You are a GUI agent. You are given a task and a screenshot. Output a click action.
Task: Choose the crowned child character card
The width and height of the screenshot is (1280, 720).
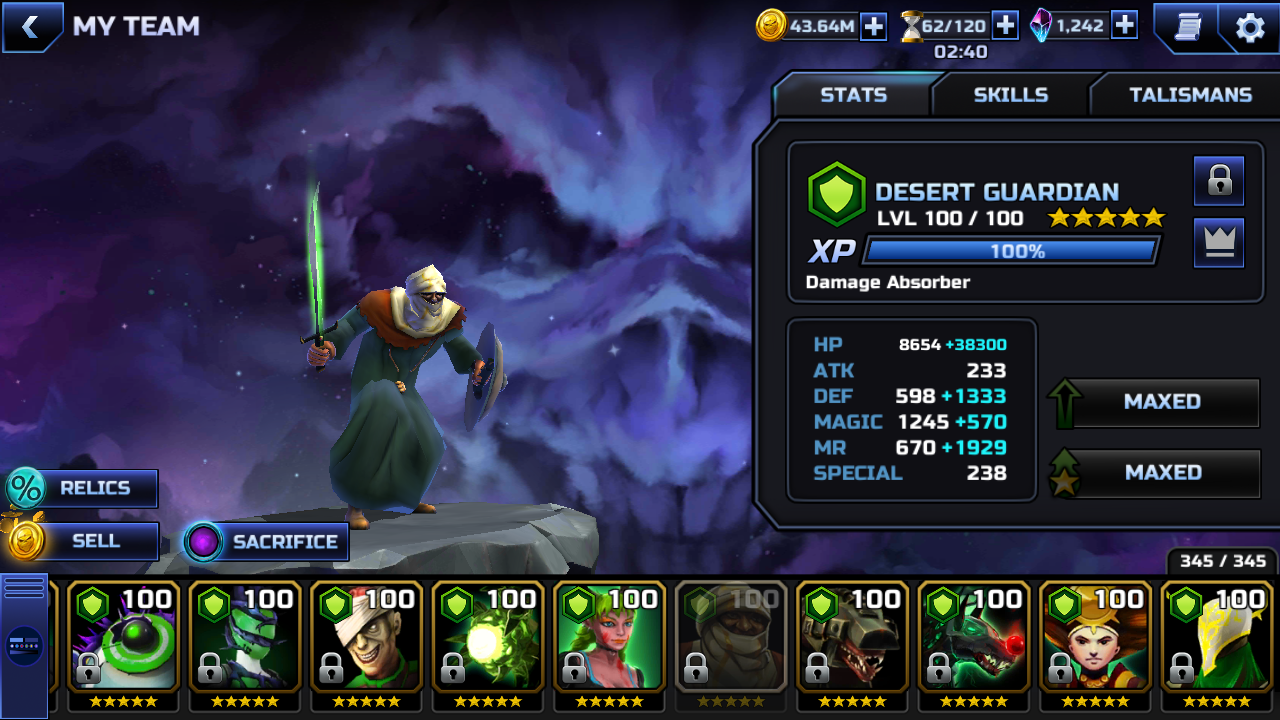pos(1096,636)
